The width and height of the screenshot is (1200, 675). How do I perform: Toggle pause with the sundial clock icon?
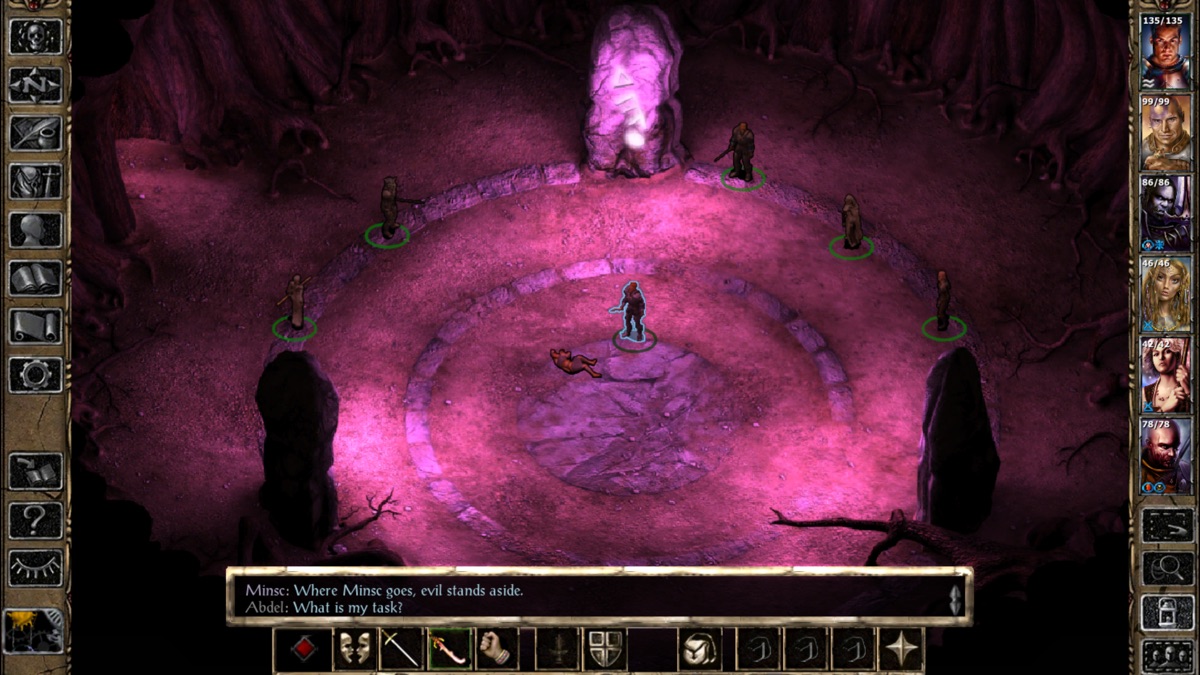[x=34, y=630]
